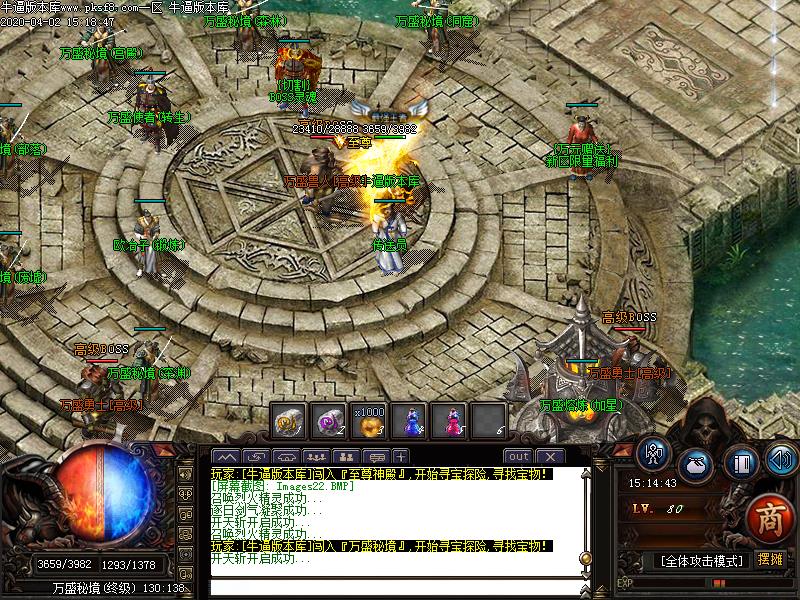Click the chat bubble button above chat
800x600 pixels.
pyautogui.click(x=377, y=457)
